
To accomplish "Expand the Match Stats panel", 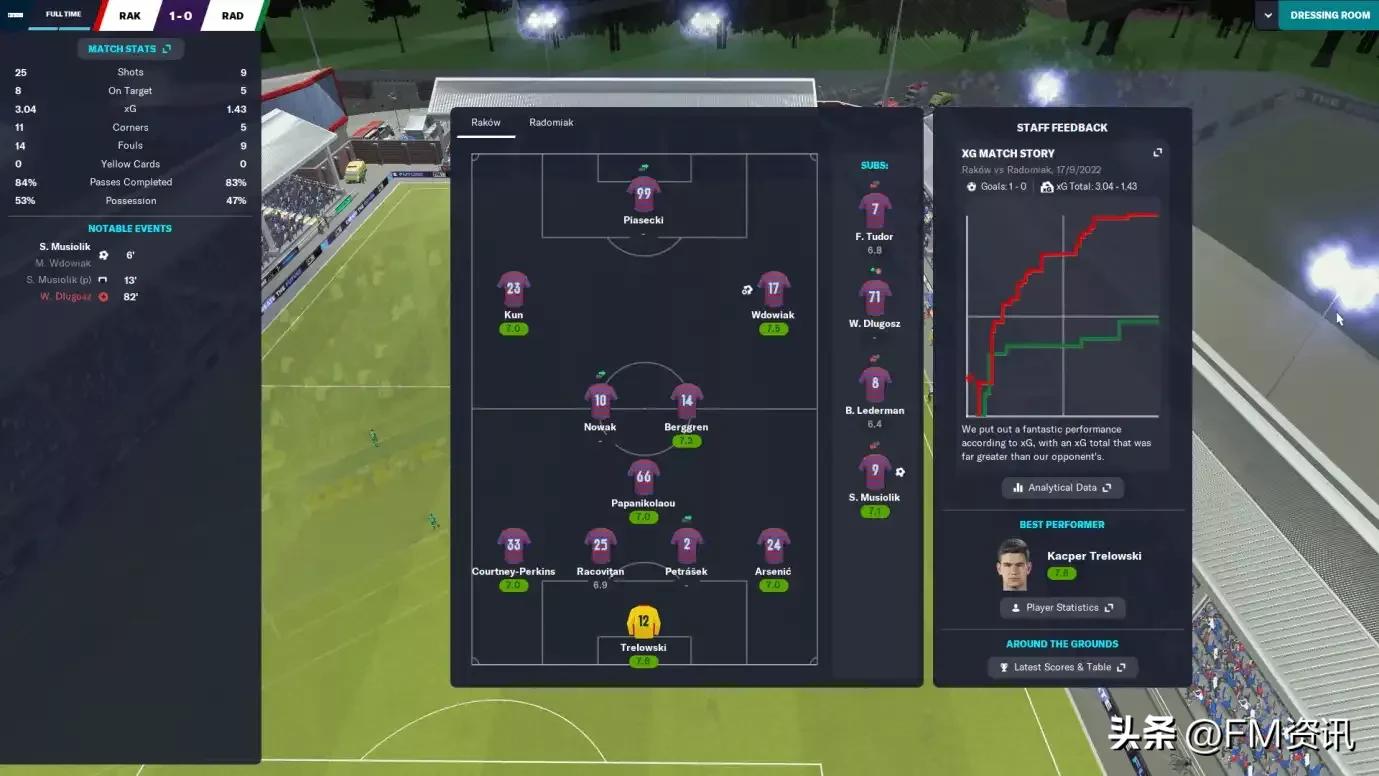I will pos(129,49).
